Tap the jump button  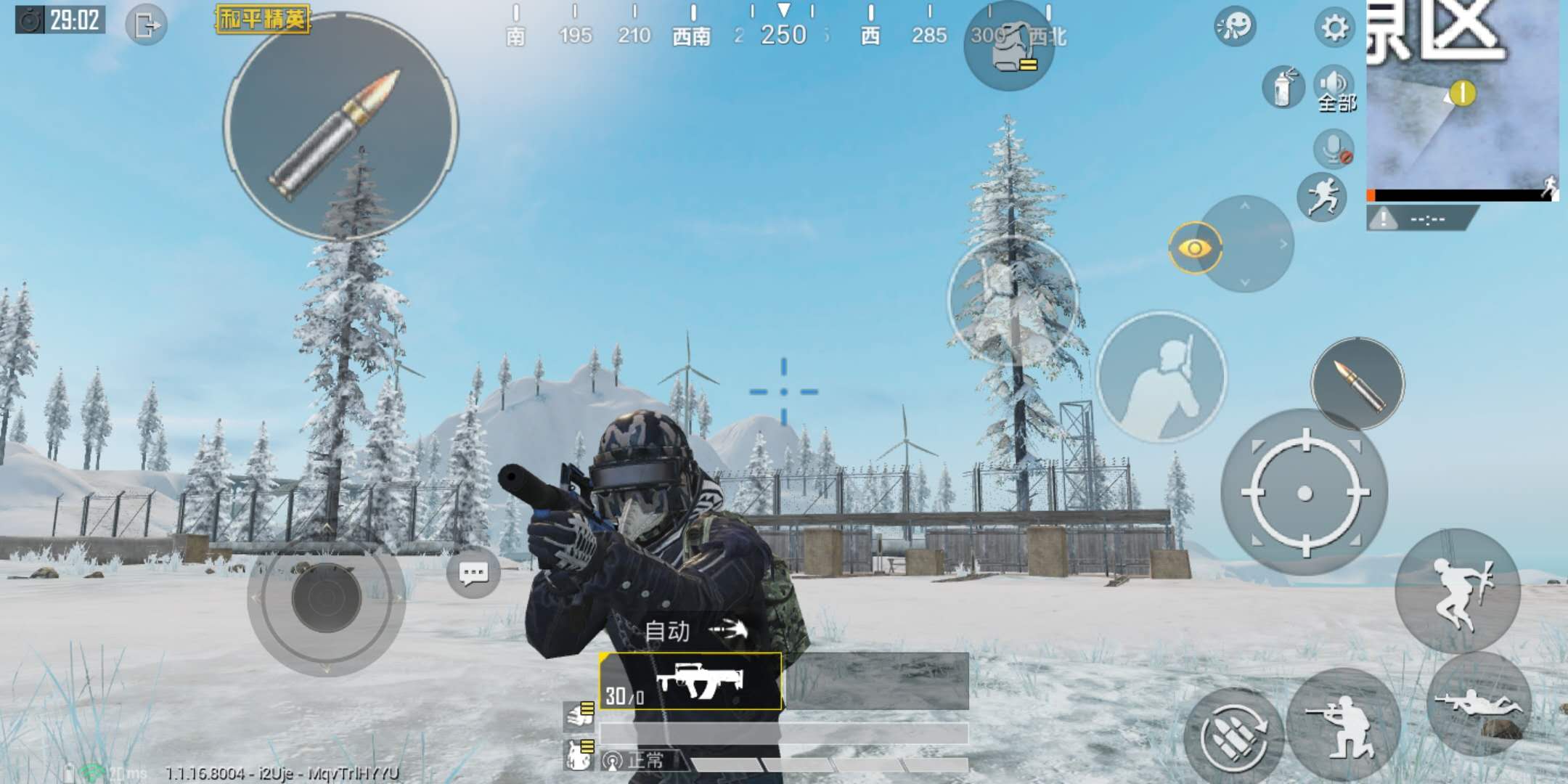pos(1457,590)
